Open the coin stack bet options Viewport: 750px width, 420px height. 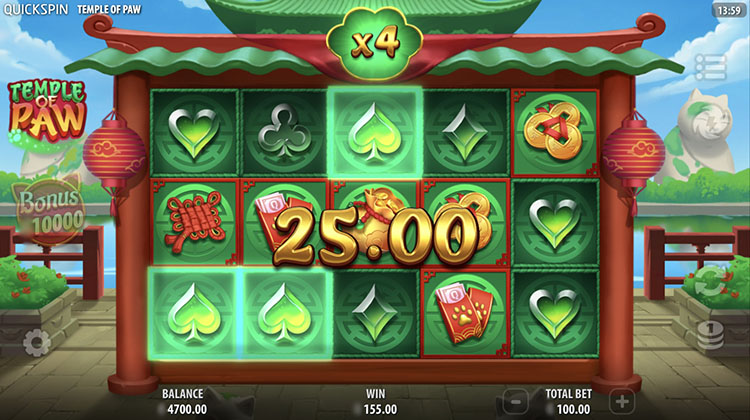pyautogui.click(x=710, y=338)
